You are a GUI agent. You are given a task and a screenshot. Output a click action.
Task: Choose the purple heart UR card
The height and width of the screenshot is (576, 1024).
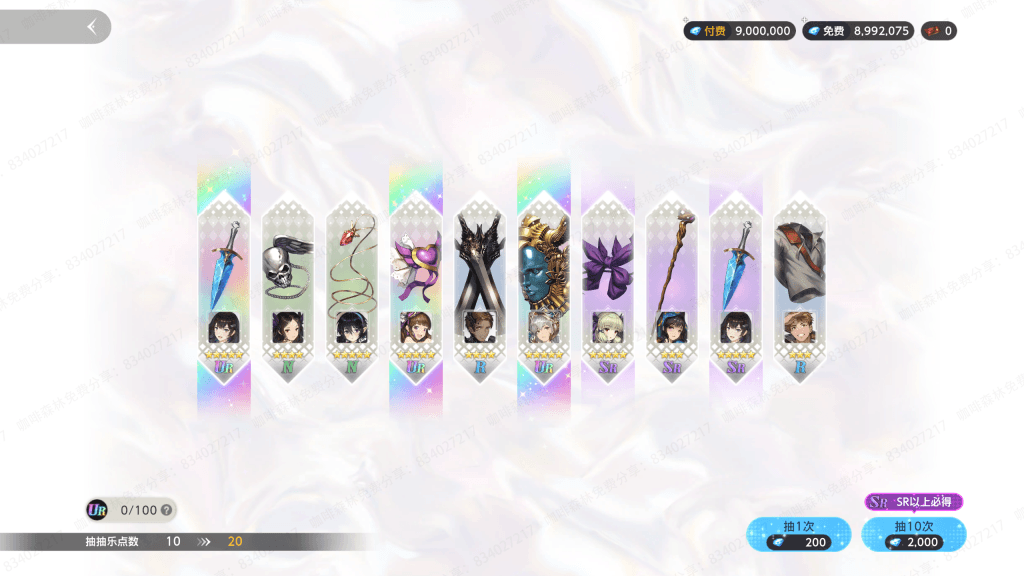pyautogui.click(x=416, y=290)
